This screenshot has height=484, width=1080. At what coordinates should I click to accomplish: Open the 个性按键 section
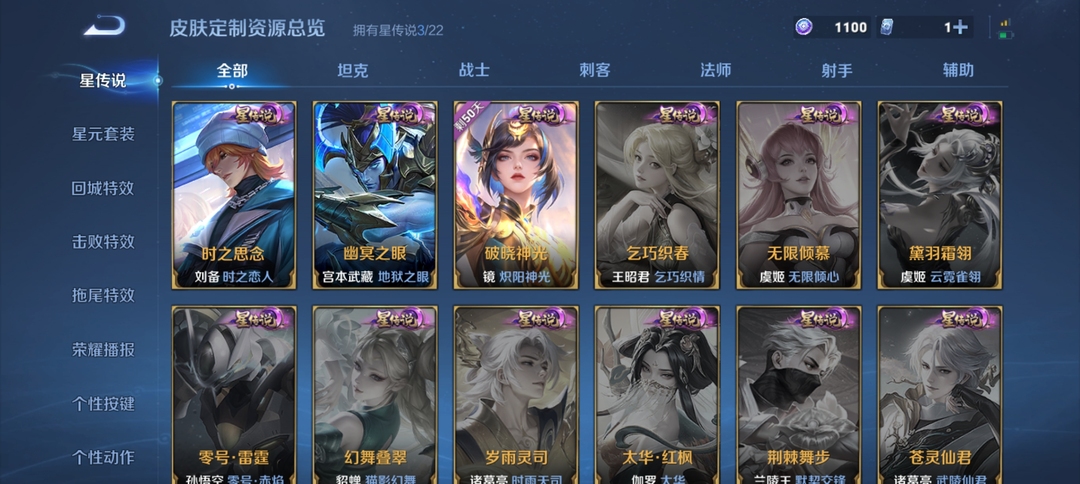pyautogui.click(x=103, y=404)
